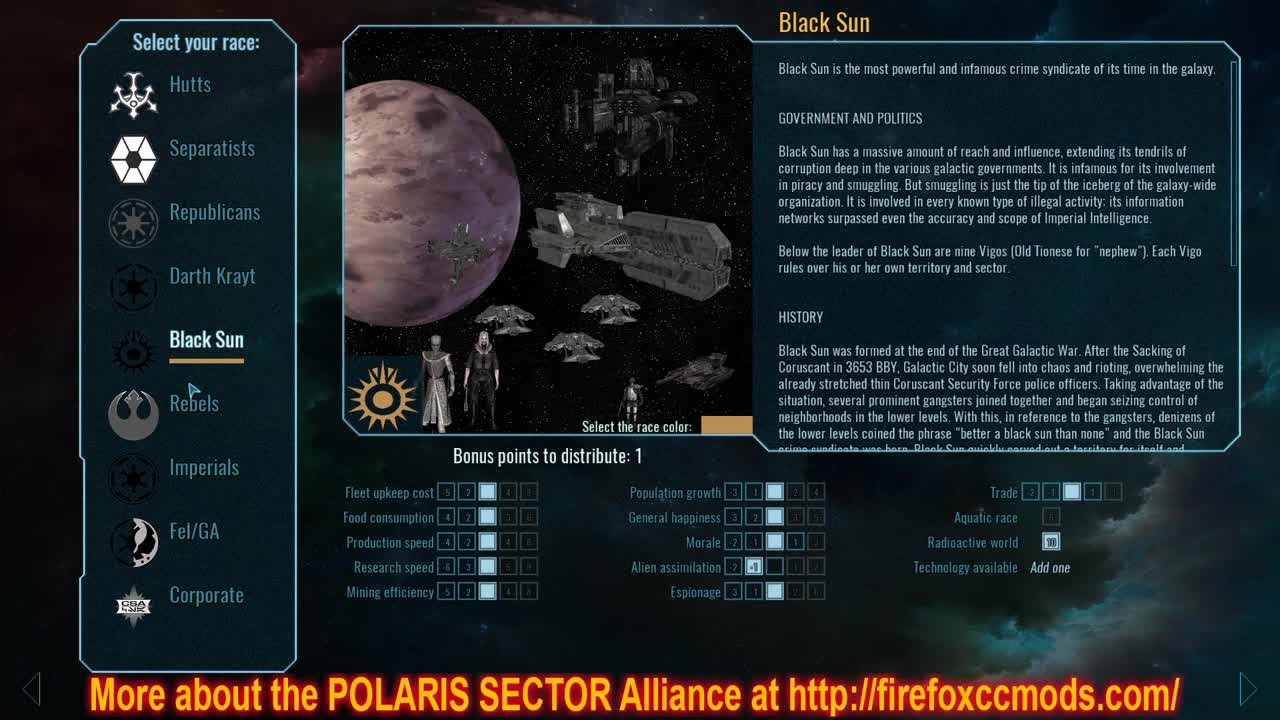This screenshot has width=1280, height=720.
Task: Select the Hutts race emblem
Action: pyautogui.click(x=133, y=95)
